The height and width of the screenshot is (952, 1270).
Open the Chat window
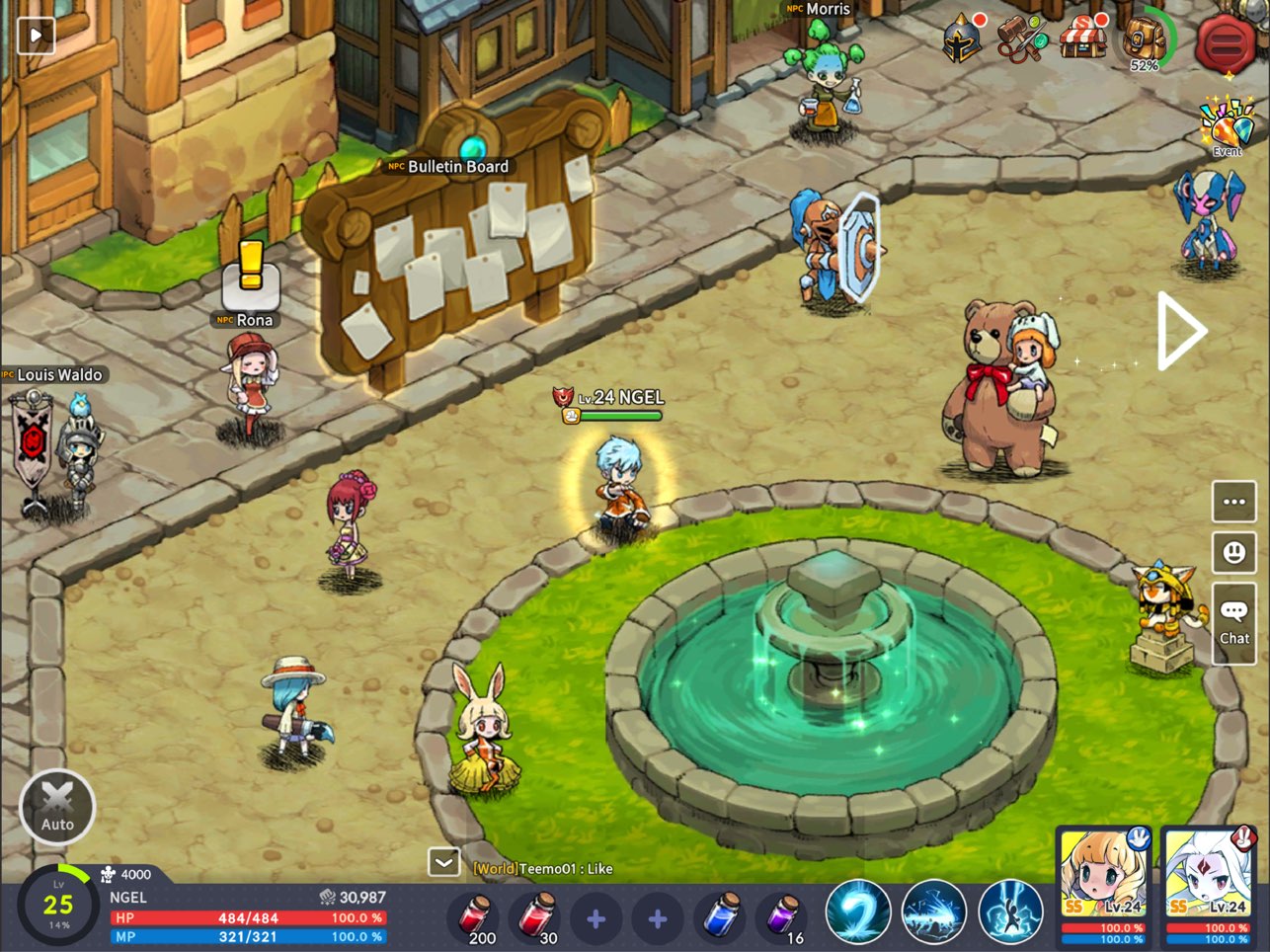(1233, 620)
